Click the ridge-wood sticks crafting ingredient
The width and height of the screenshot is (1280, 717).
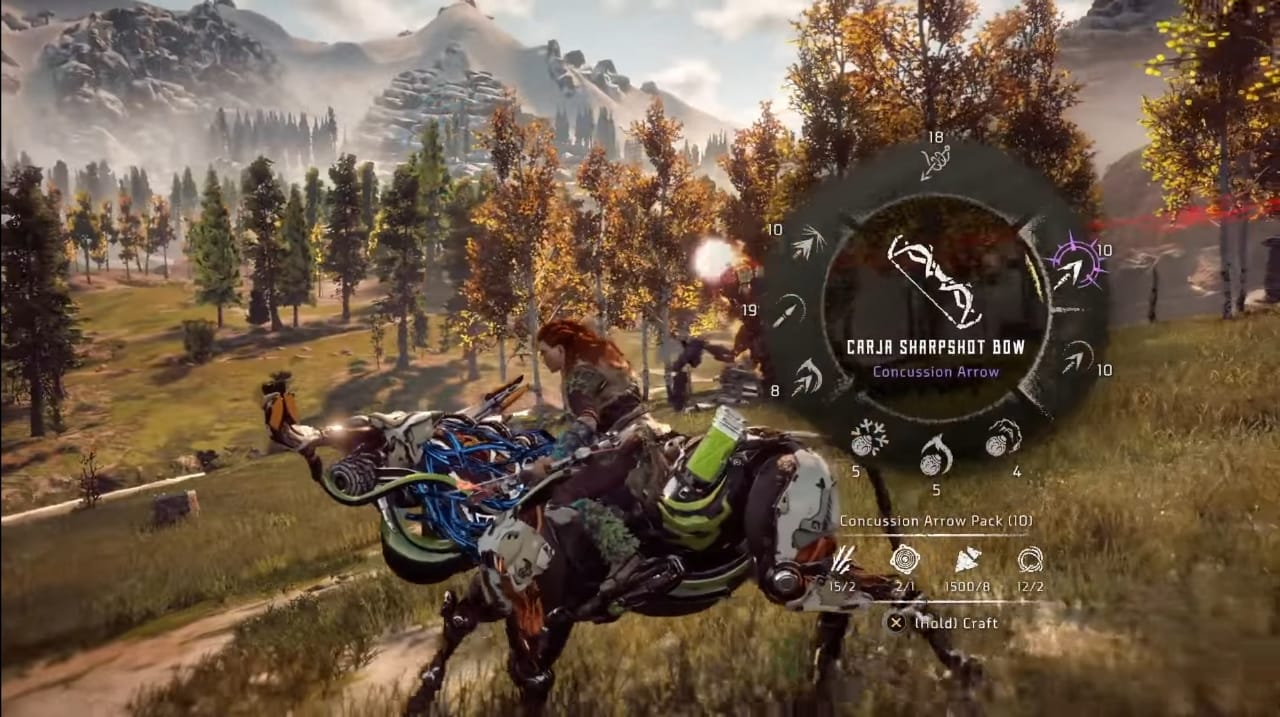click(843, 560)
